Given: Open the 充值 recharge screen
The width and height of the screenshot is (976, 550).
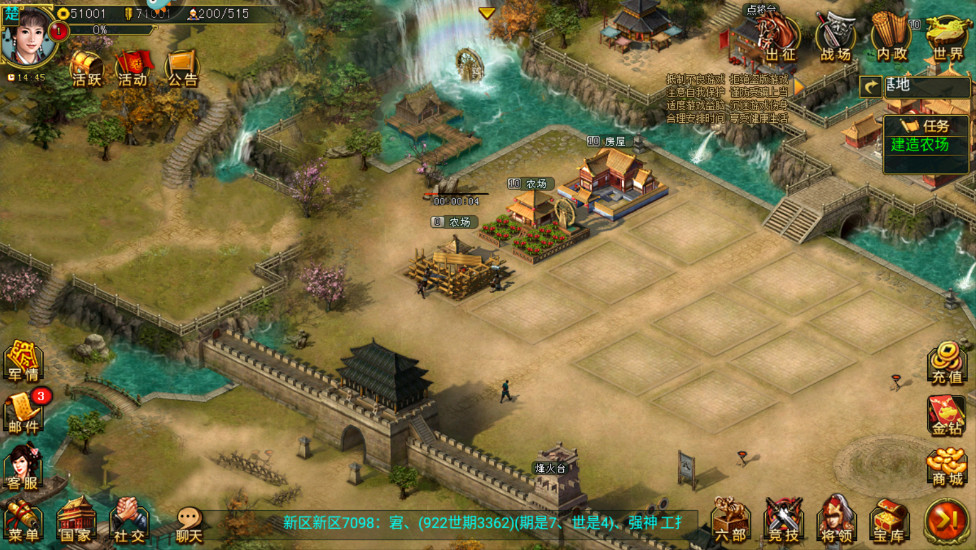Looking at the screenshot, I should click(x=946, y=363).
